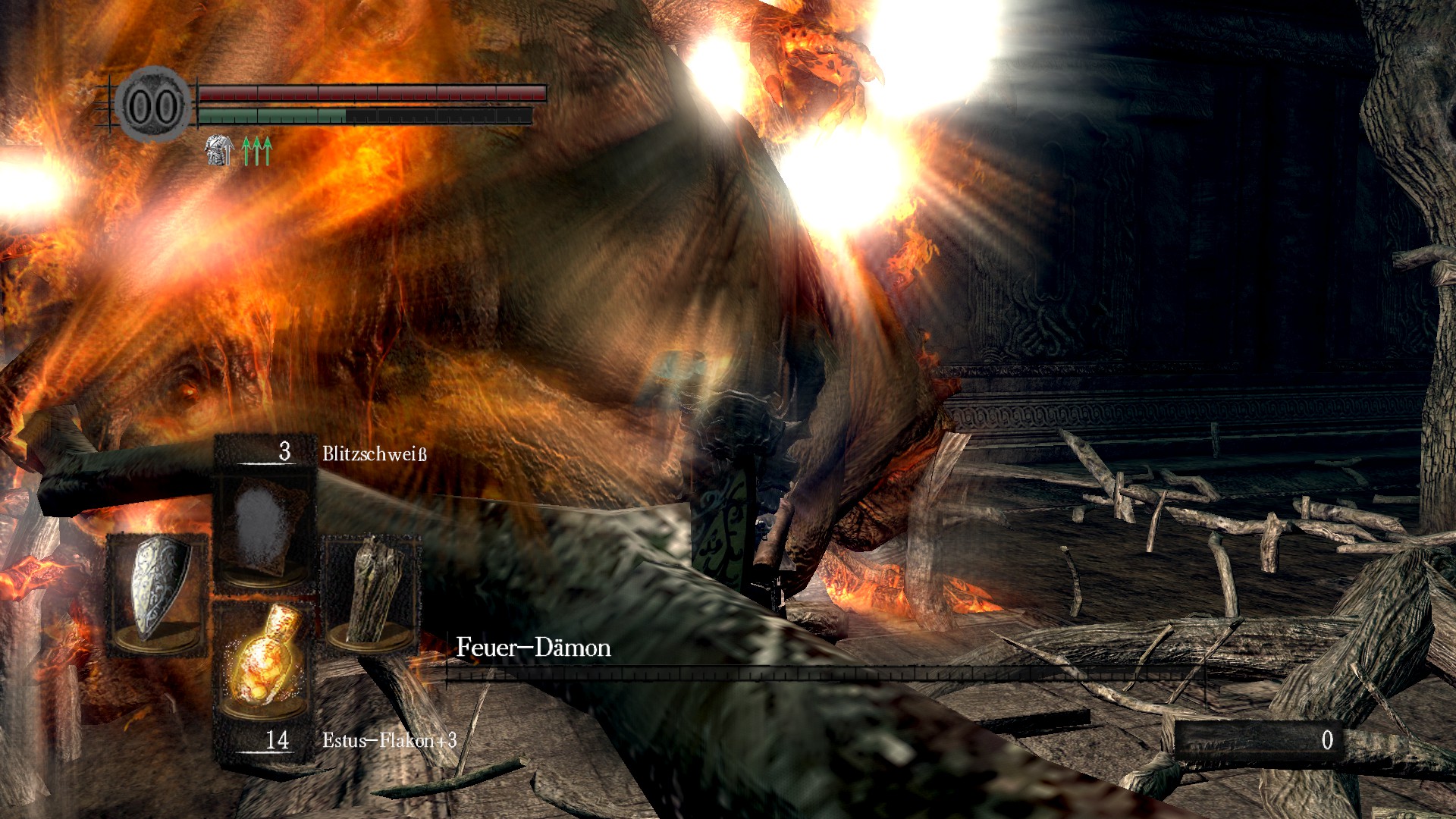Choose the right-hand wooden club weapon slot
The image size is (1456, 819).
373,591
